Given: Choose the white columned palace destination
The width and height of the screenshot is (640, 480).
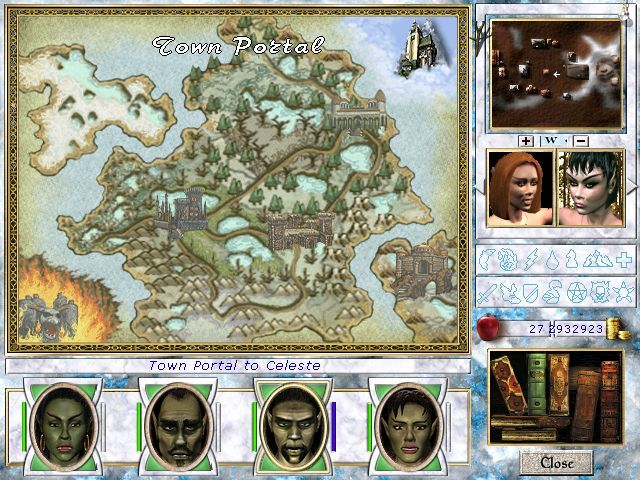Looking at the screenshot, I should [x=358, y=114].
